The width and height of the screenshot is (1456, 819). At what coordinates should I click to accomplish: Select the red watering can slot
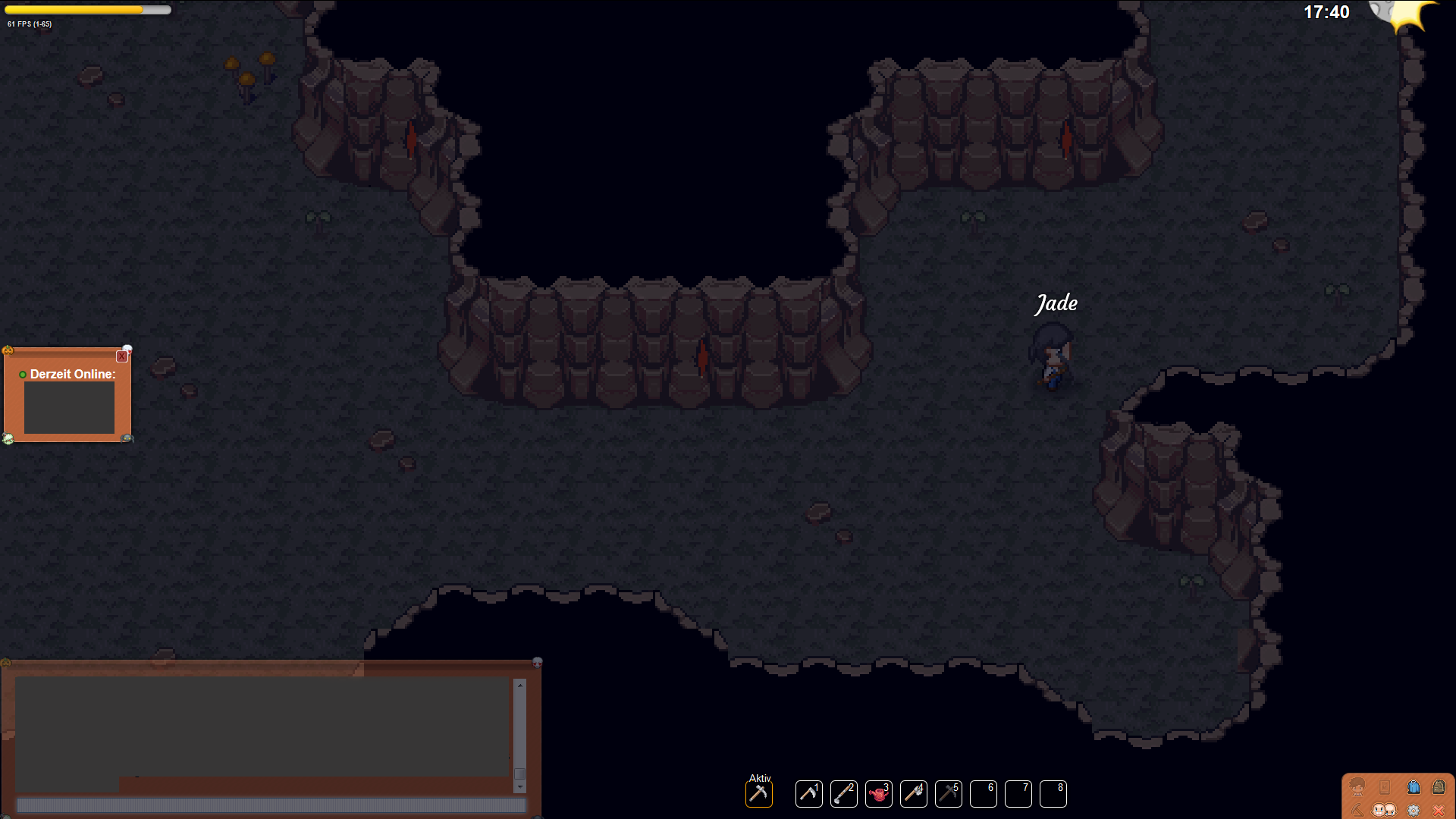[878, 794]
